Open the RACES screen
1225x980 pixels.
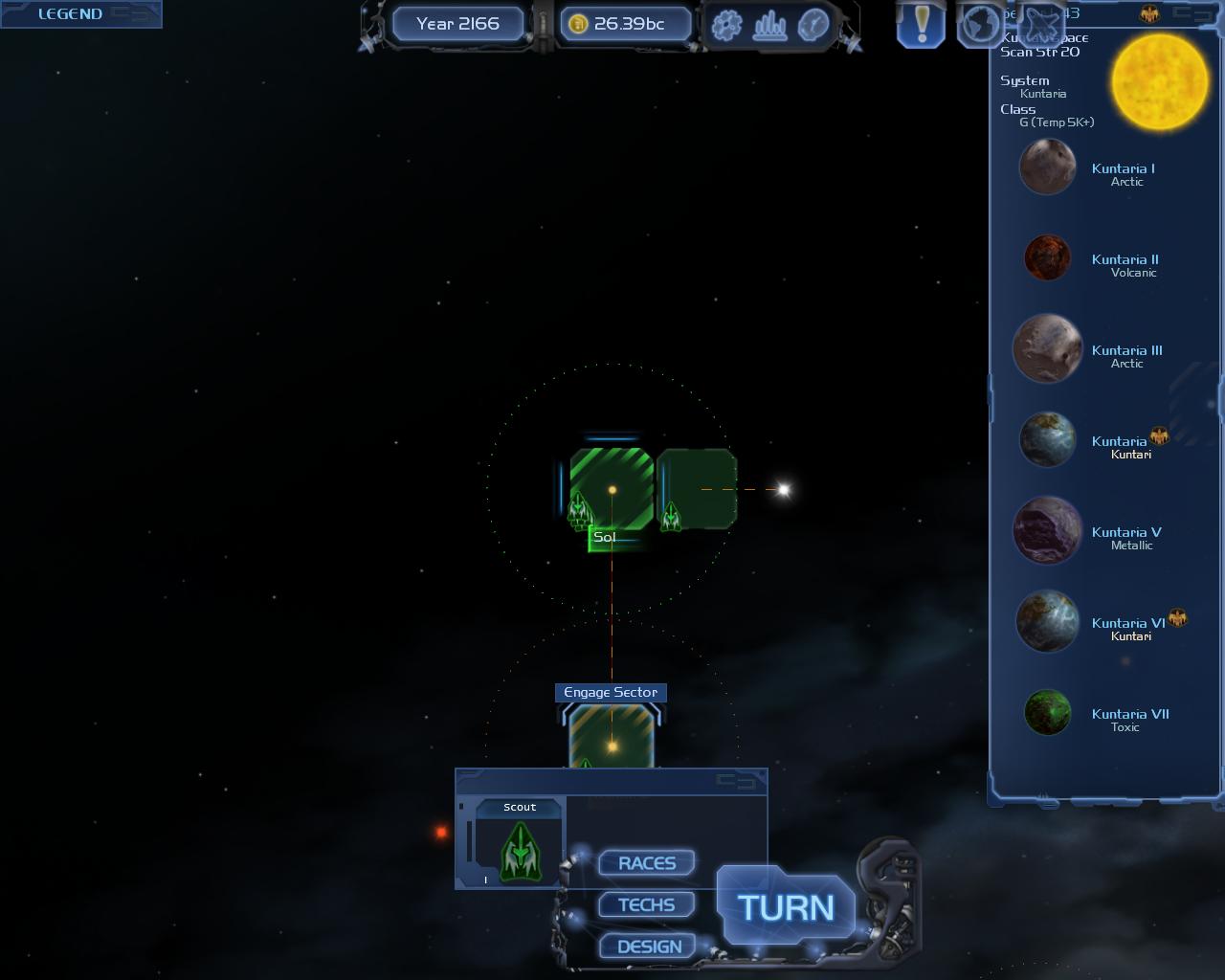point(647,863)
